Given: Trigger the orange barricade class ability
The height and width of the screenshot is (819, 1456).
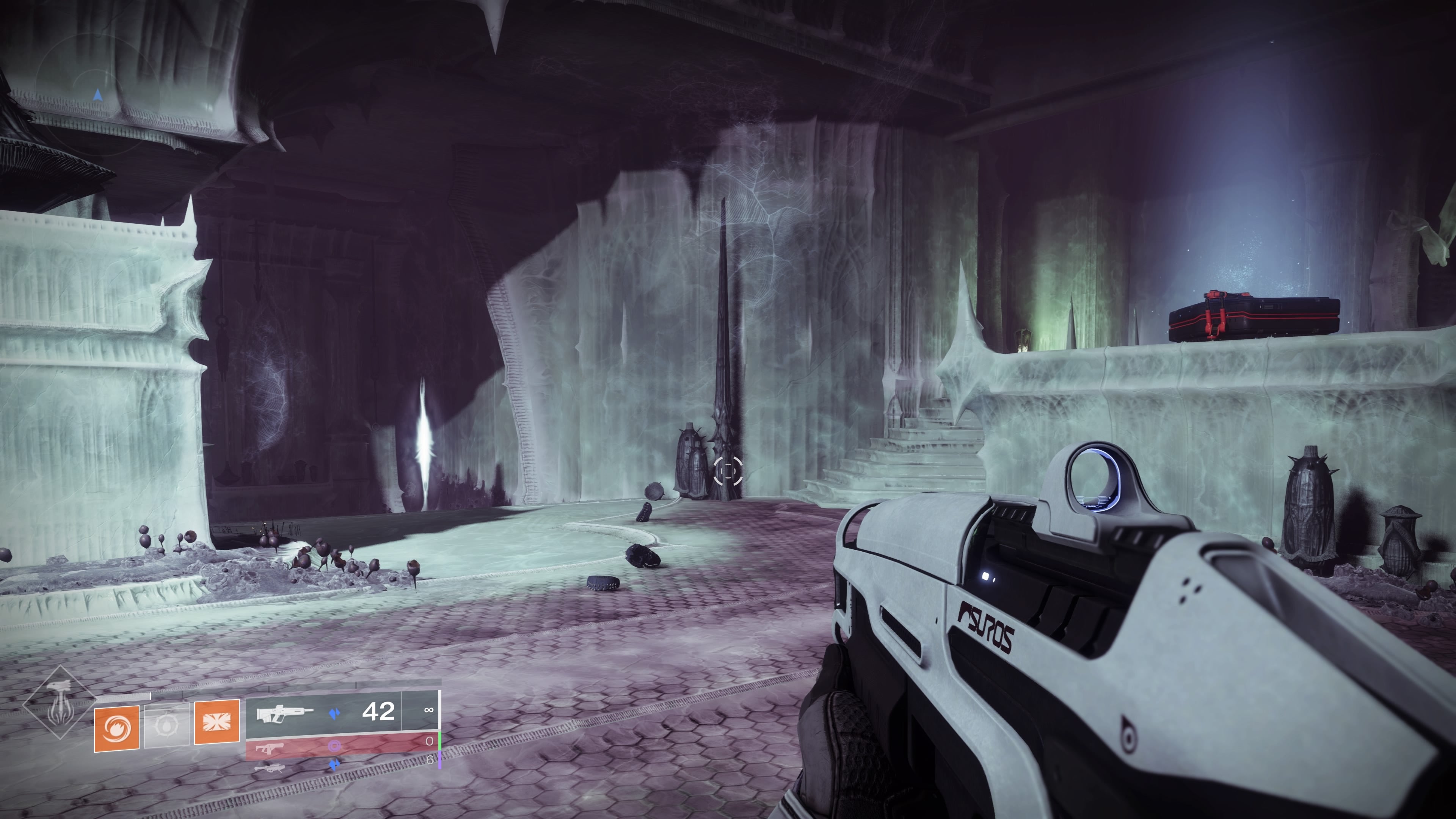Looking at the screenshot, I should pyautogui.click(x=217, y=722).
